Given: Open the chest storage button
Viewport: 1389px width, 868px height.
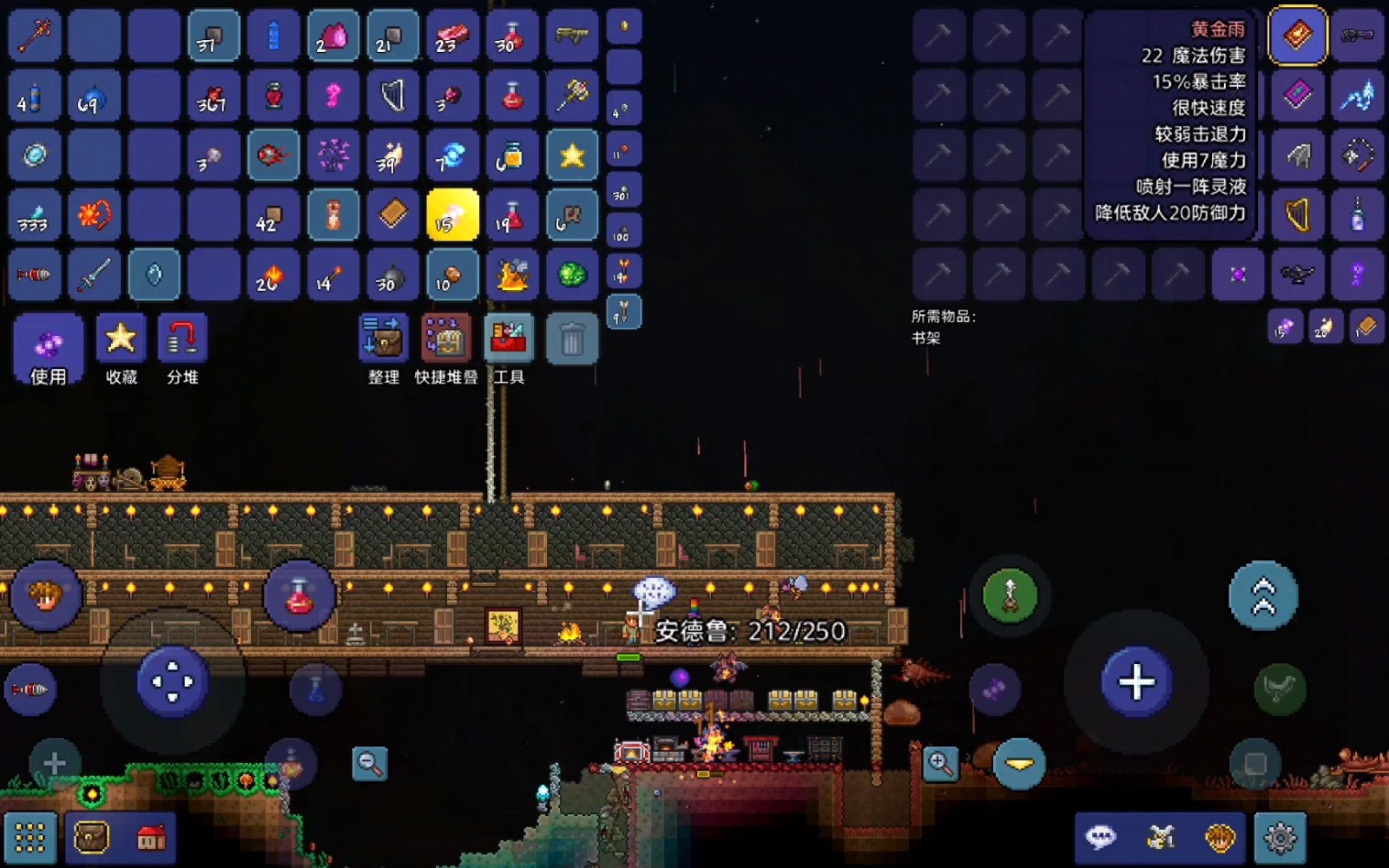Looking at the screenshot, I should click(91, 838).
